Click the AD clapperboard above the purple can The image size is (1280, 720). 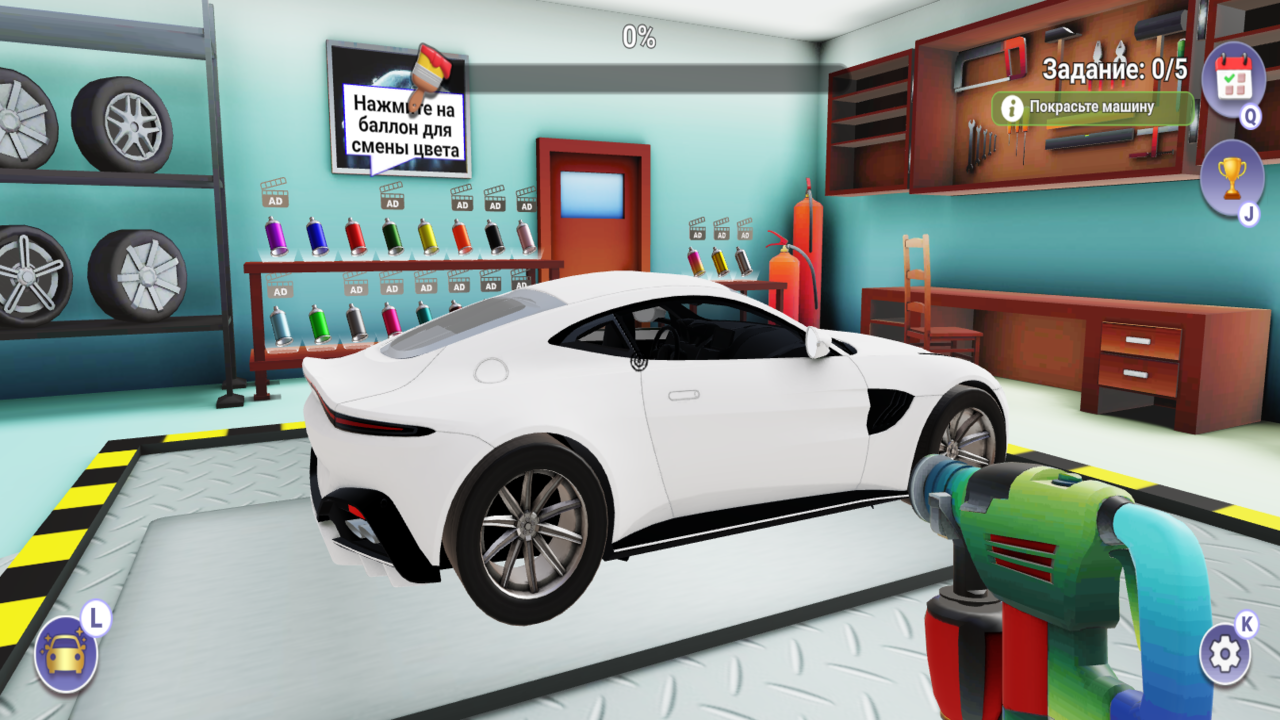point(274,201)
